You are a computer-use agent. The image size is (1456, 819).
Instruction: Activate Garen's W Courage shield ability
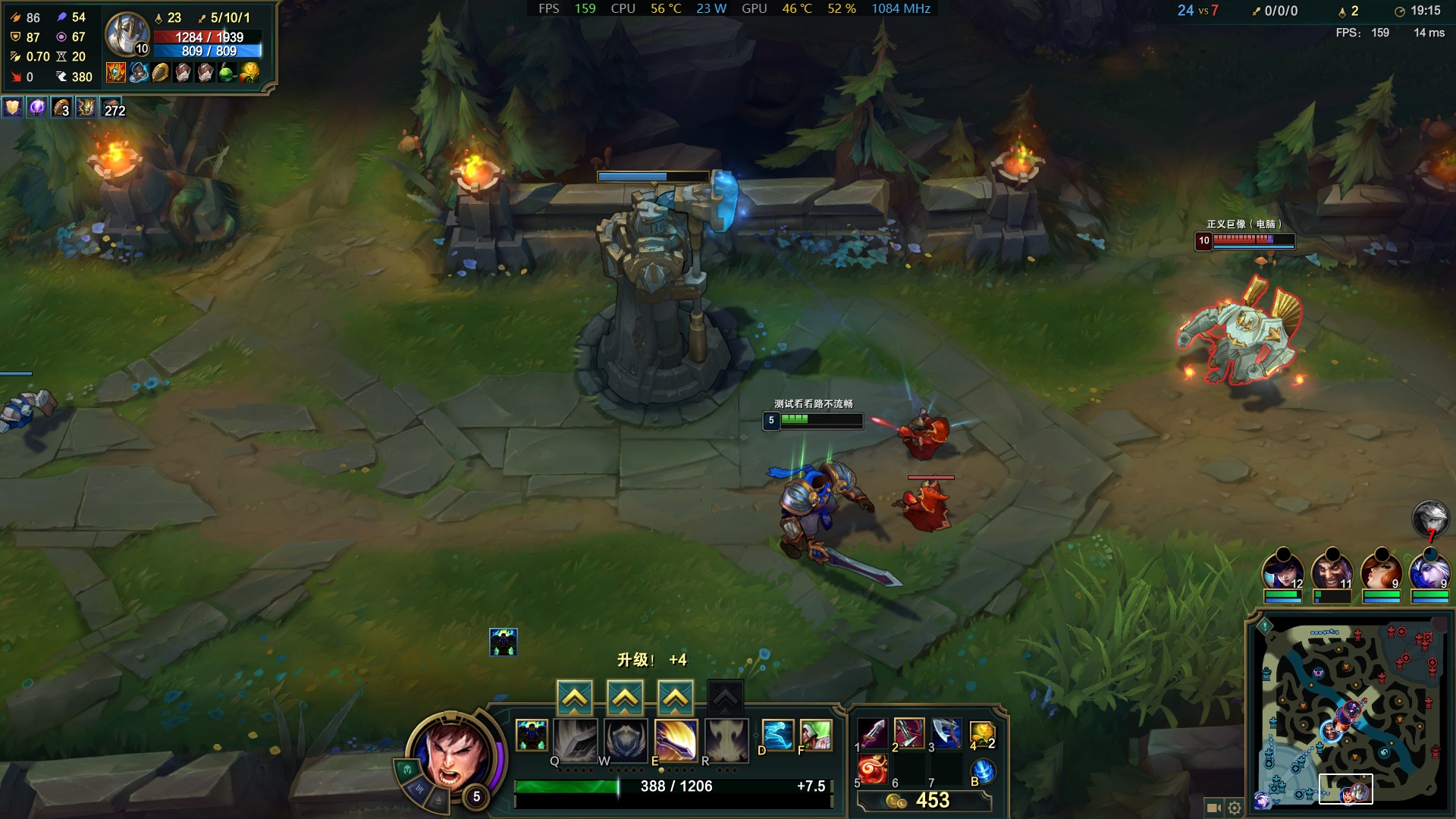pos(626,739)
